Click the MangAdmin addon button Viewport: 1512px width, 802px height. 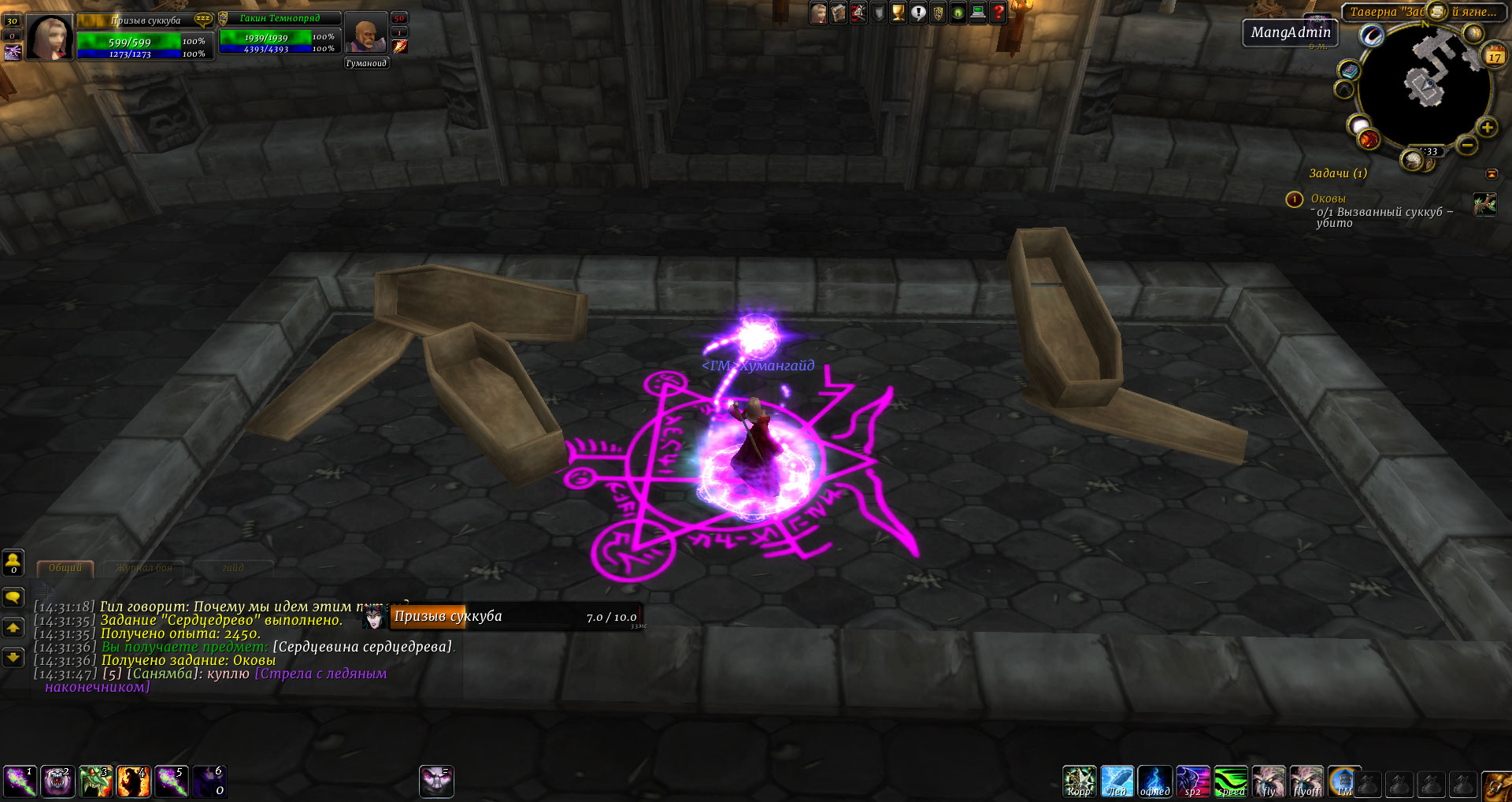point(1290,32)
